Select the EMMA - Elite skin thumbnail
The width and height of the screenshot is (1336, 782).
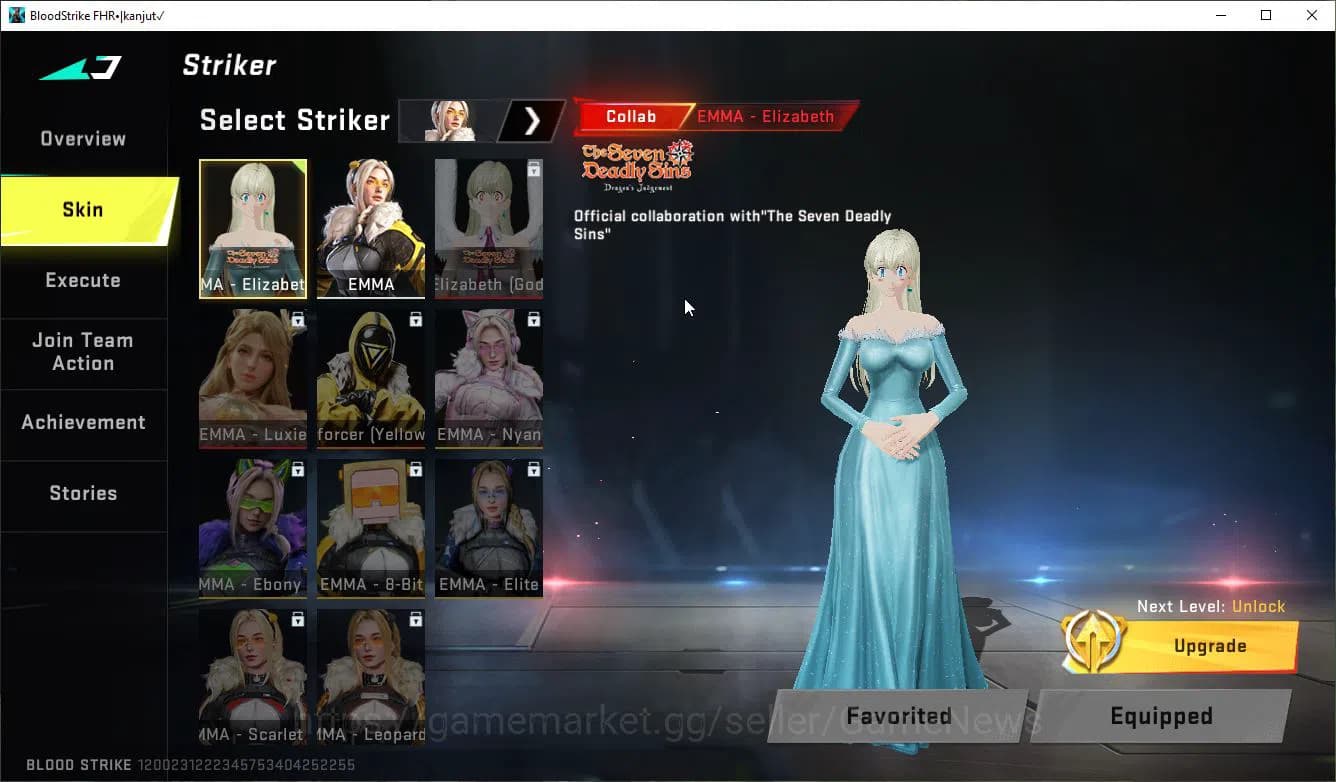(488, 528)
